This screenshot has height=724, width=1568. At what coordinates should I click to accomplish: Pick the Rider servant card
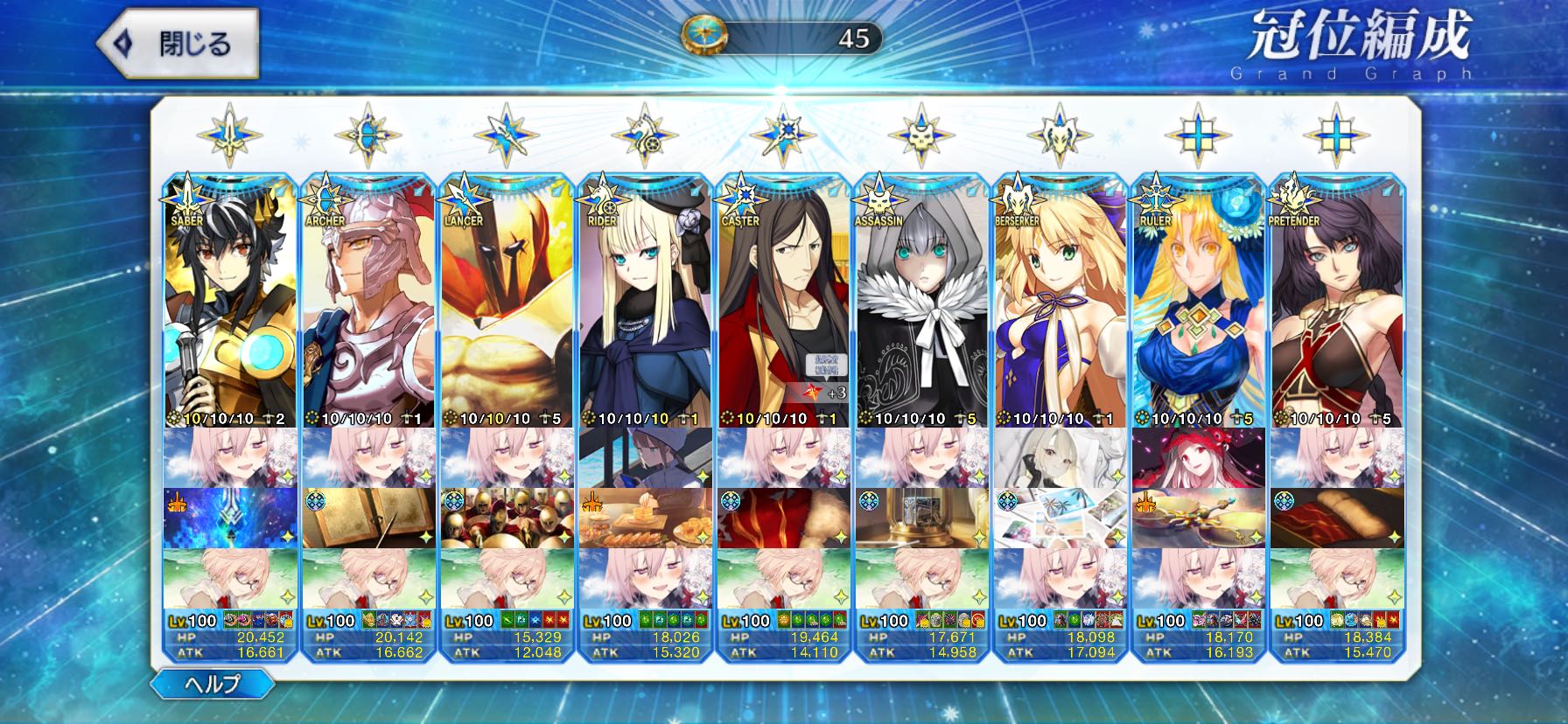point(646,306)
